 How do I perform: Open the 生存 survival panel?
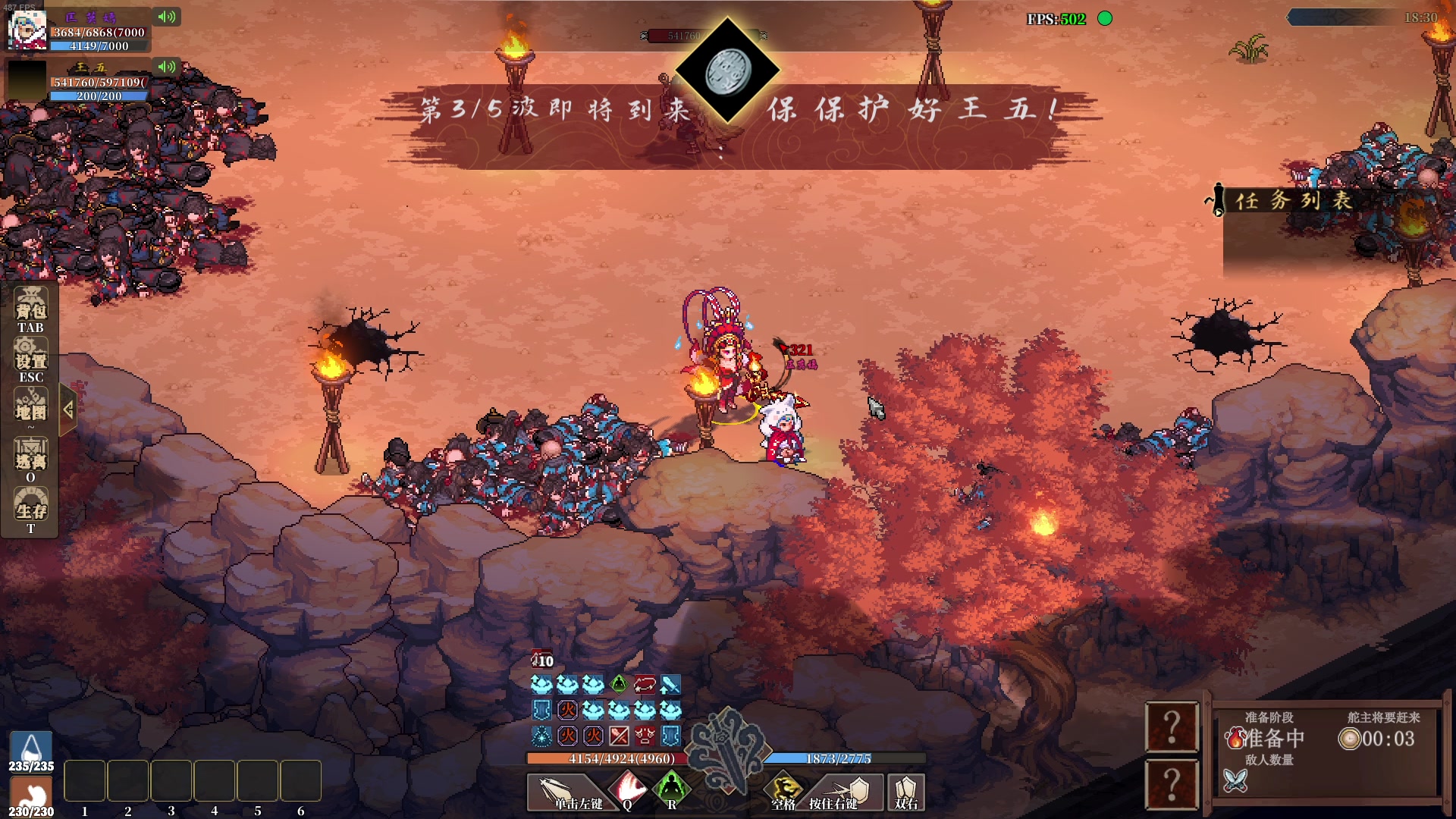coord(30,506)
